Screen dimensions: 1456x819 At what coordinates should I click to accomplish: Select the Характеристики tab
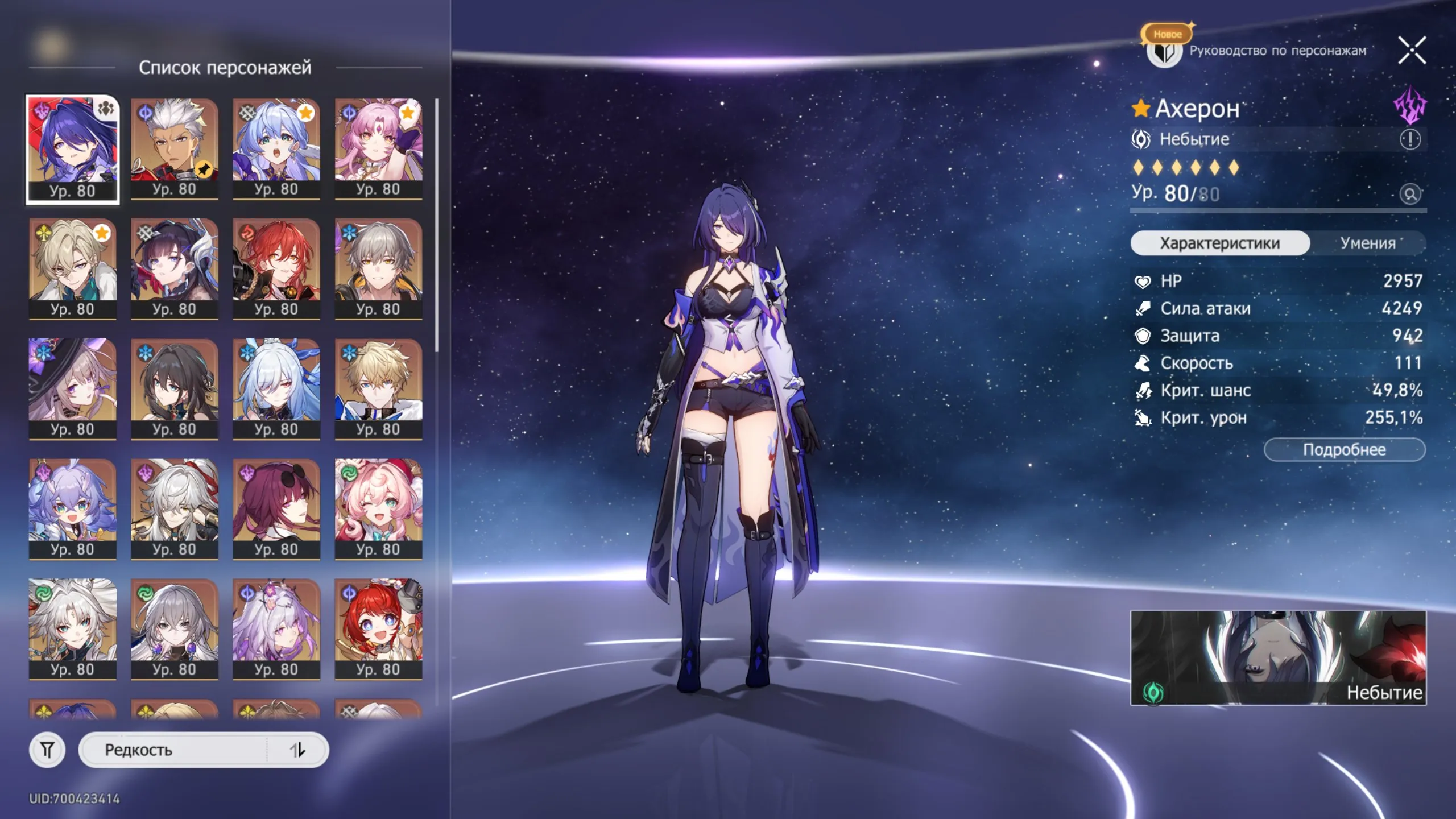point(1220,243)
